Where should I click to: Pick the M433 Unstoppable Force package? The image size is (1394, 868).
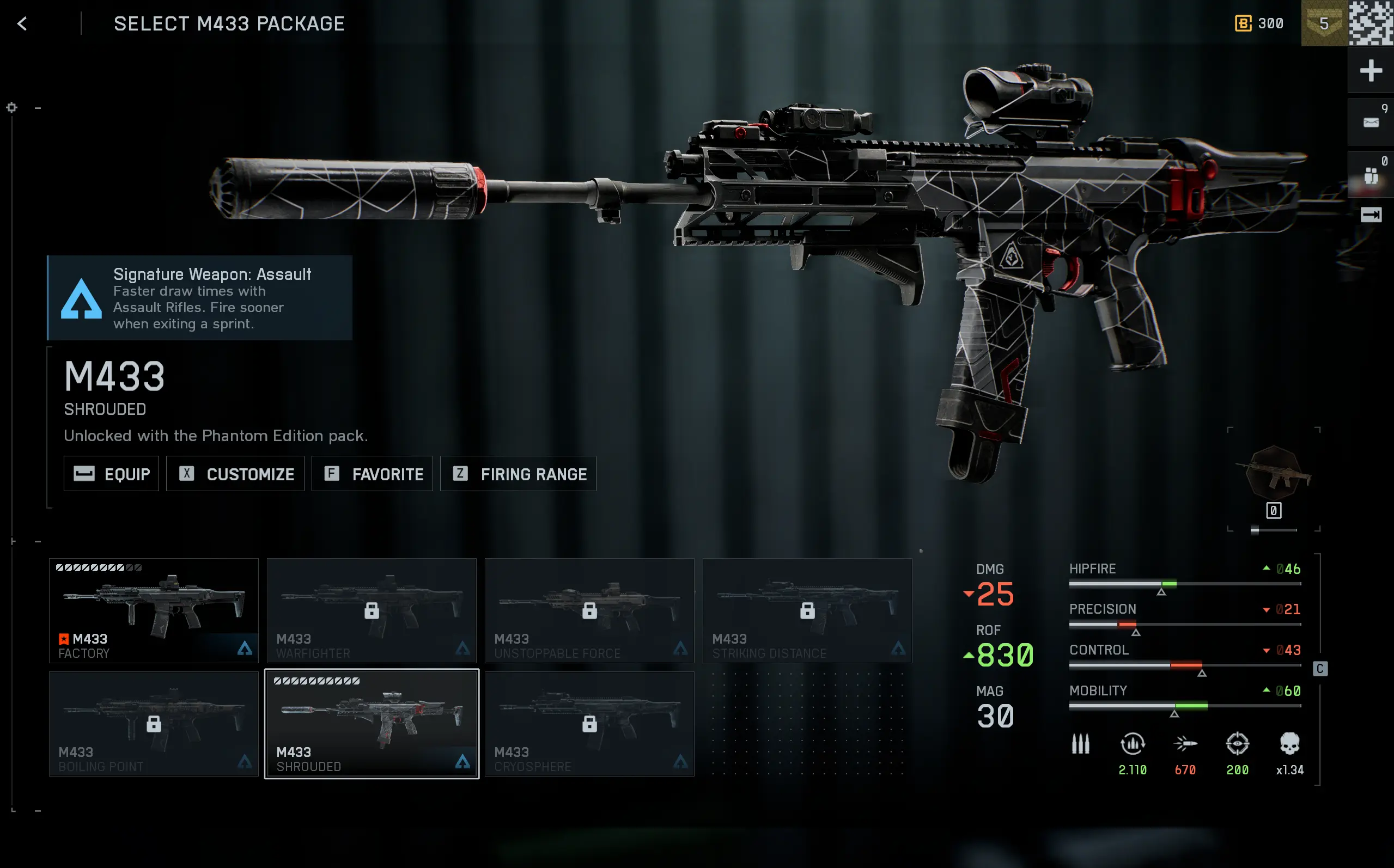[589, 610]
